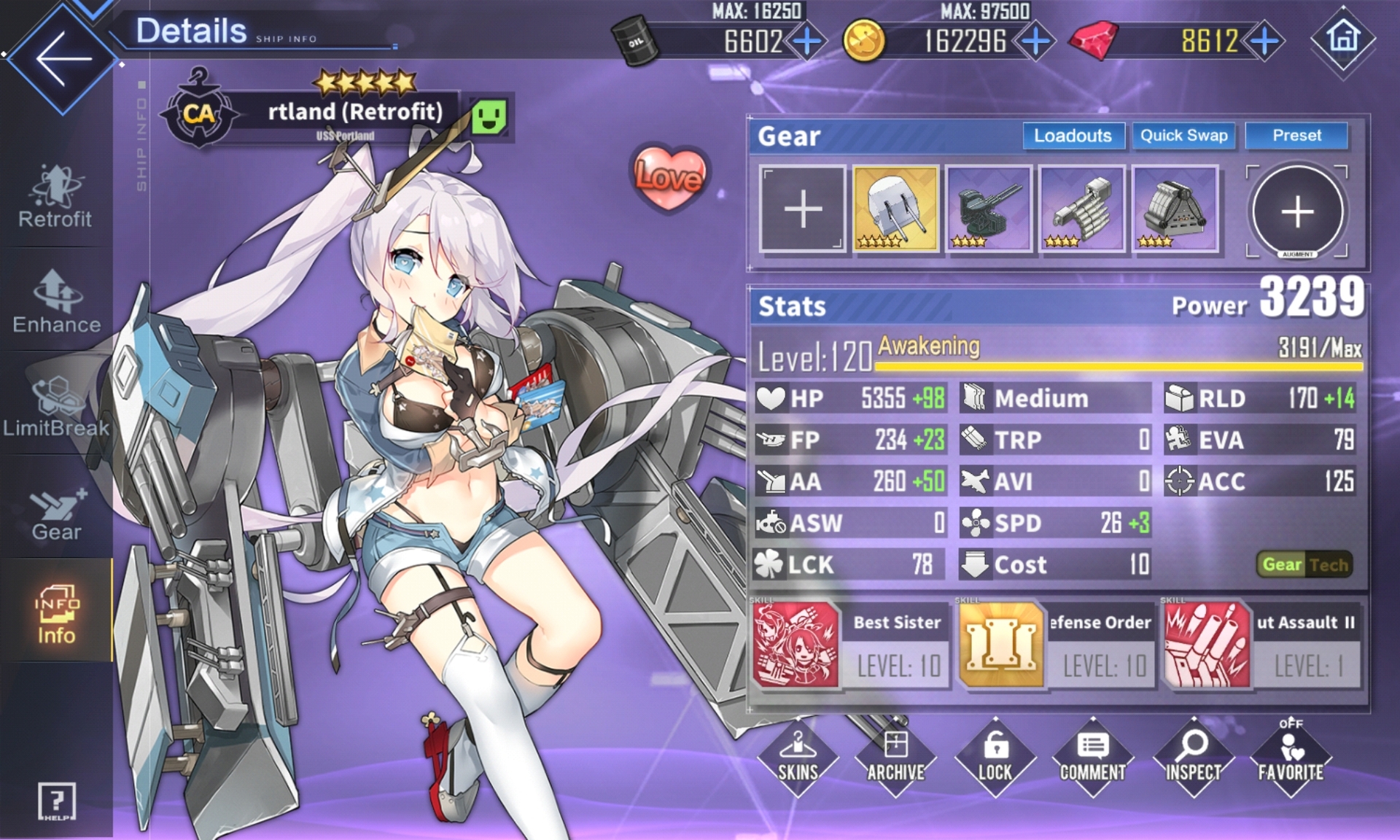Buy more gems with the plus button
1400x840 pixels.
(x=1265, y=41)
